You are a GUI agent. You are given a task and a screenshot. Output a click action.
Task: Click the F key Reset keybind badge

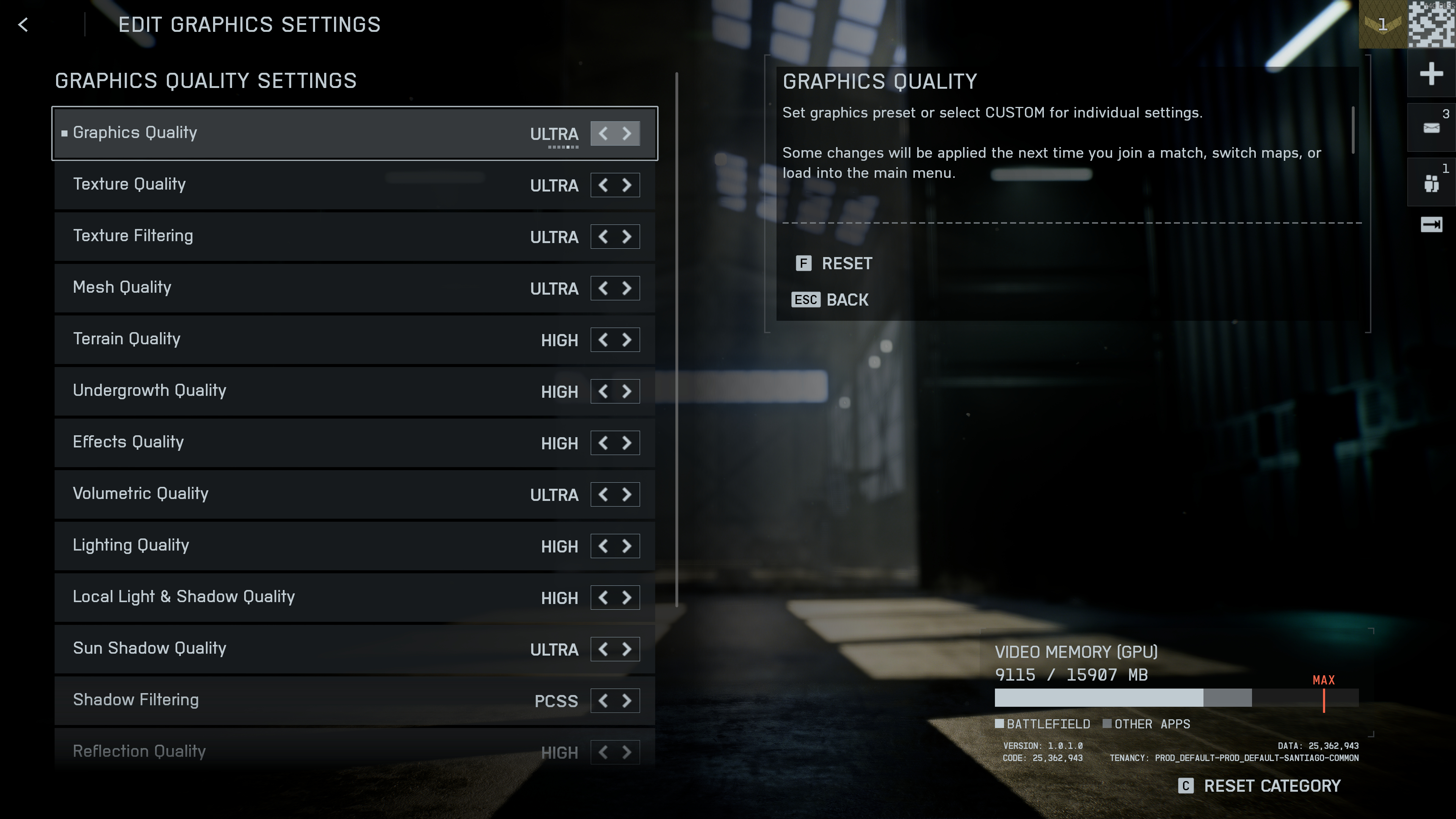(x=803, y=264)
